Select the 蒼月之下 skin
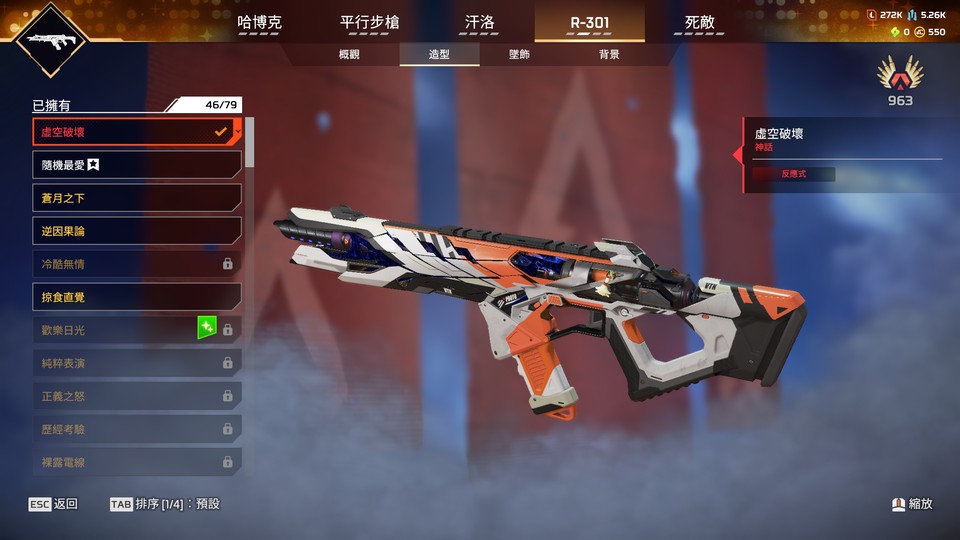 click(136, 198)
